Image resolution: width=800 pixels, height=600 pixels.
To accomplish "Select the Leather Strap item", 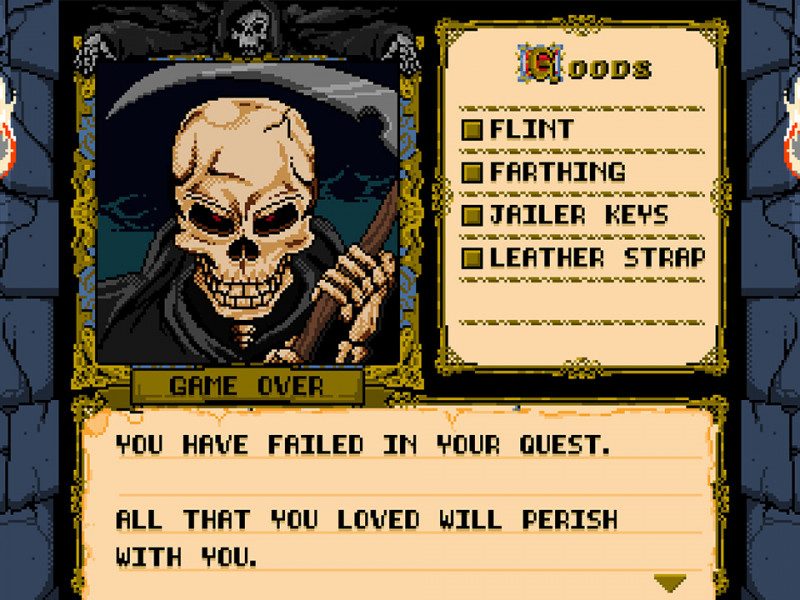I will (x=597, y=258).
